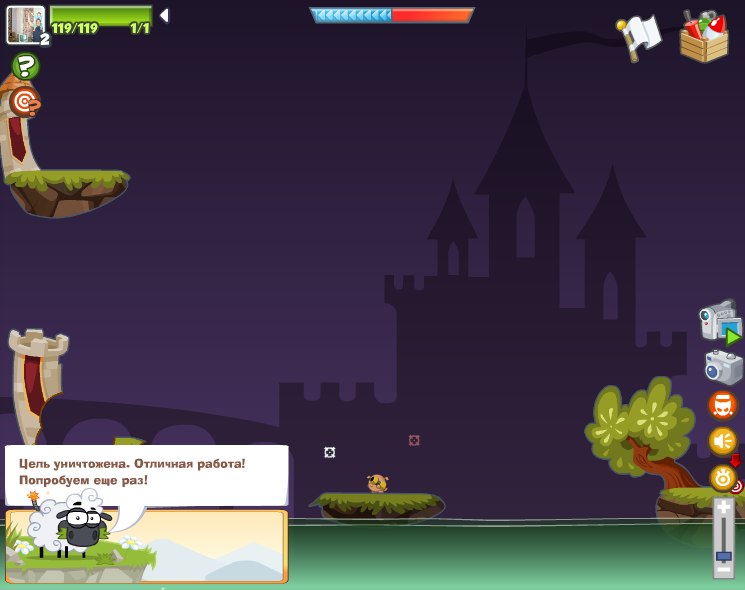This screenshot has width=745, height=590.
Task: Click the yellow paw target button
Action: [x=723, y=477]
